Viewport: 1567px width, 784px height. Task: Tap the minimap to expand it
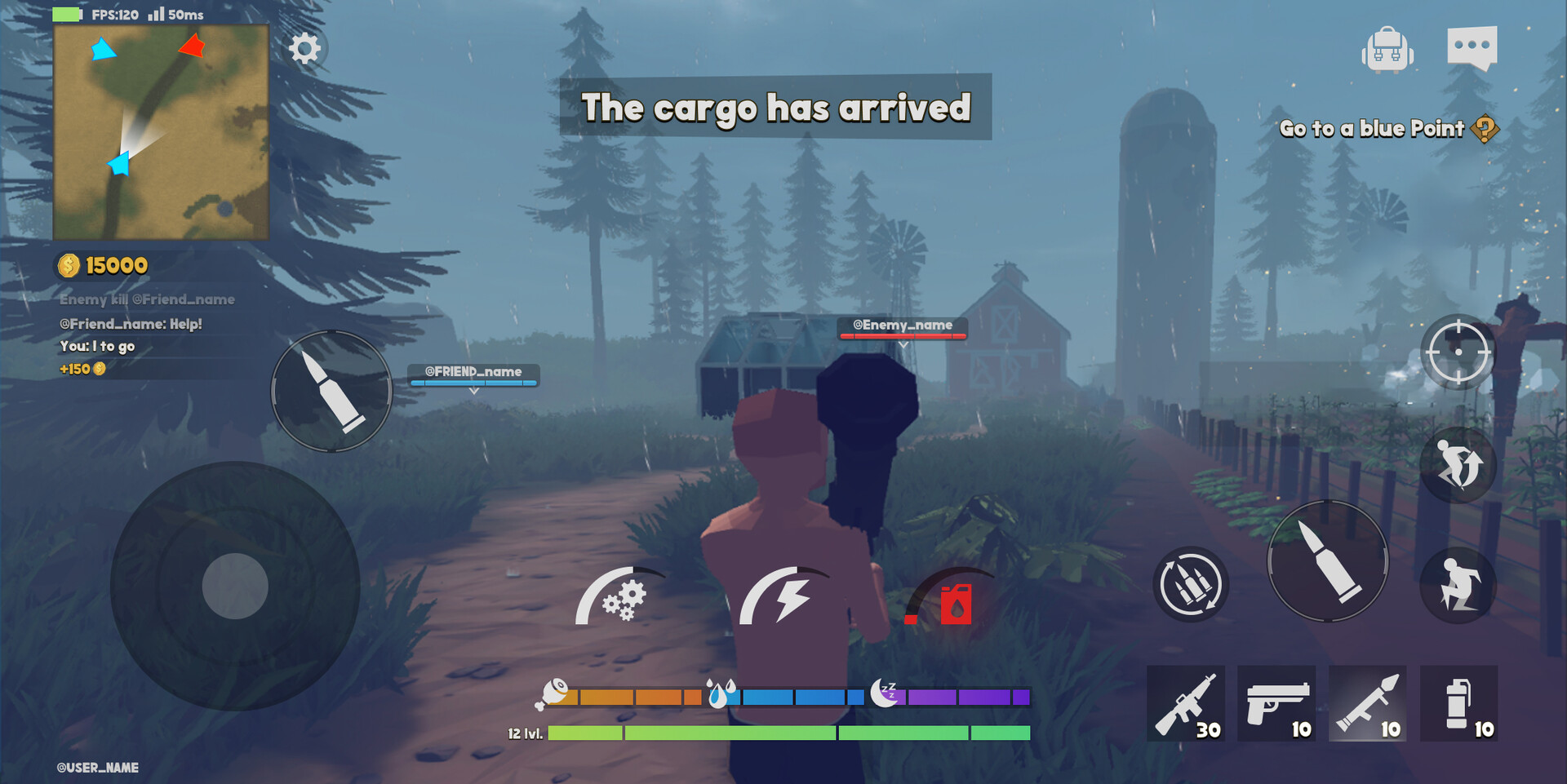click(x=161, y=132)
